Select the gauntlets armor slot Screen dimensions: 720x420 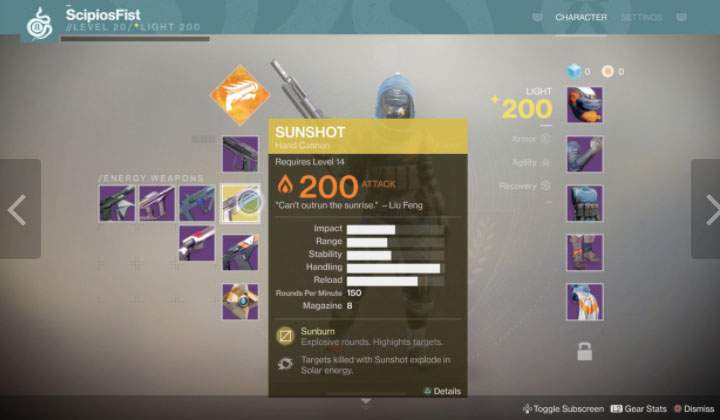pyautogui.click(x=584, y=153)
